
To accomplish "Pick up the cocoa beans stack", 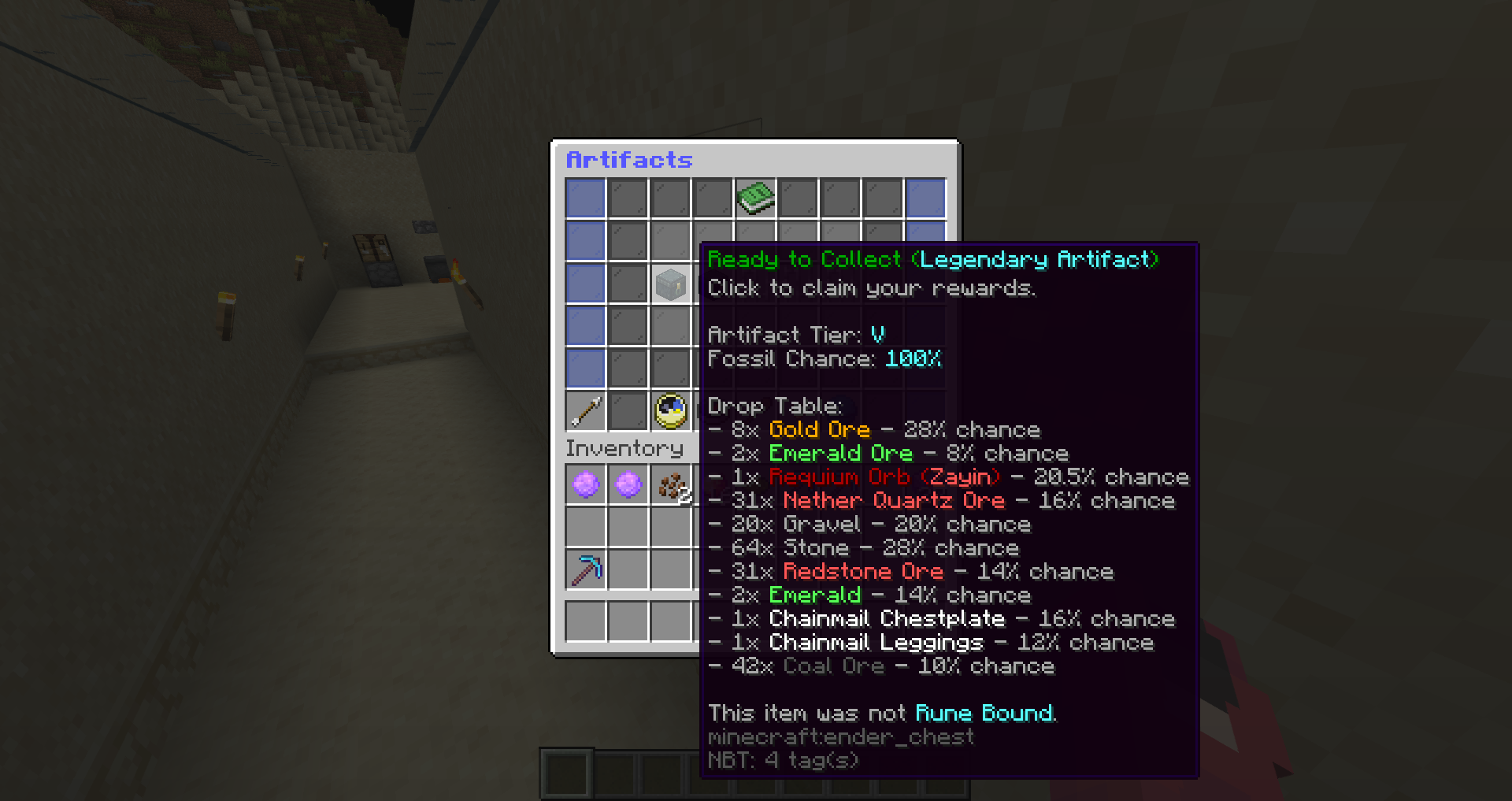I will pos(670,484).
